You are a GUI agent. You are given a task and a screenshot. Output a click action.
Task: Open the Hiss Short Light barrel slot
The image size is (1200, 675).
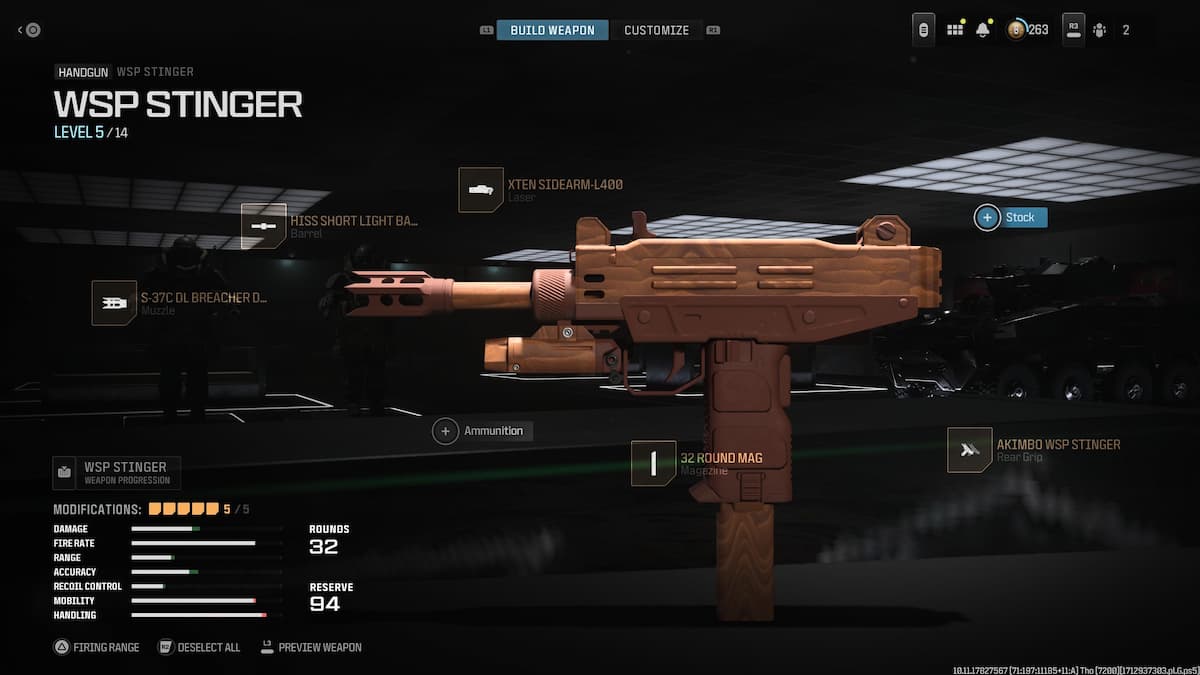click(x=264, y=226)
